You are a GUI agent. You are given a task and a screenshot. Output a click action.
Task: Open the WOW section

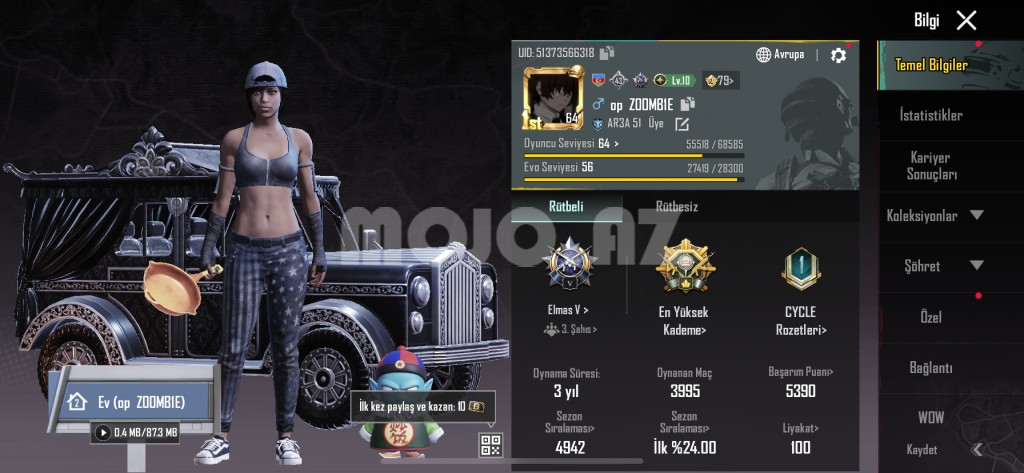[931, 417]
